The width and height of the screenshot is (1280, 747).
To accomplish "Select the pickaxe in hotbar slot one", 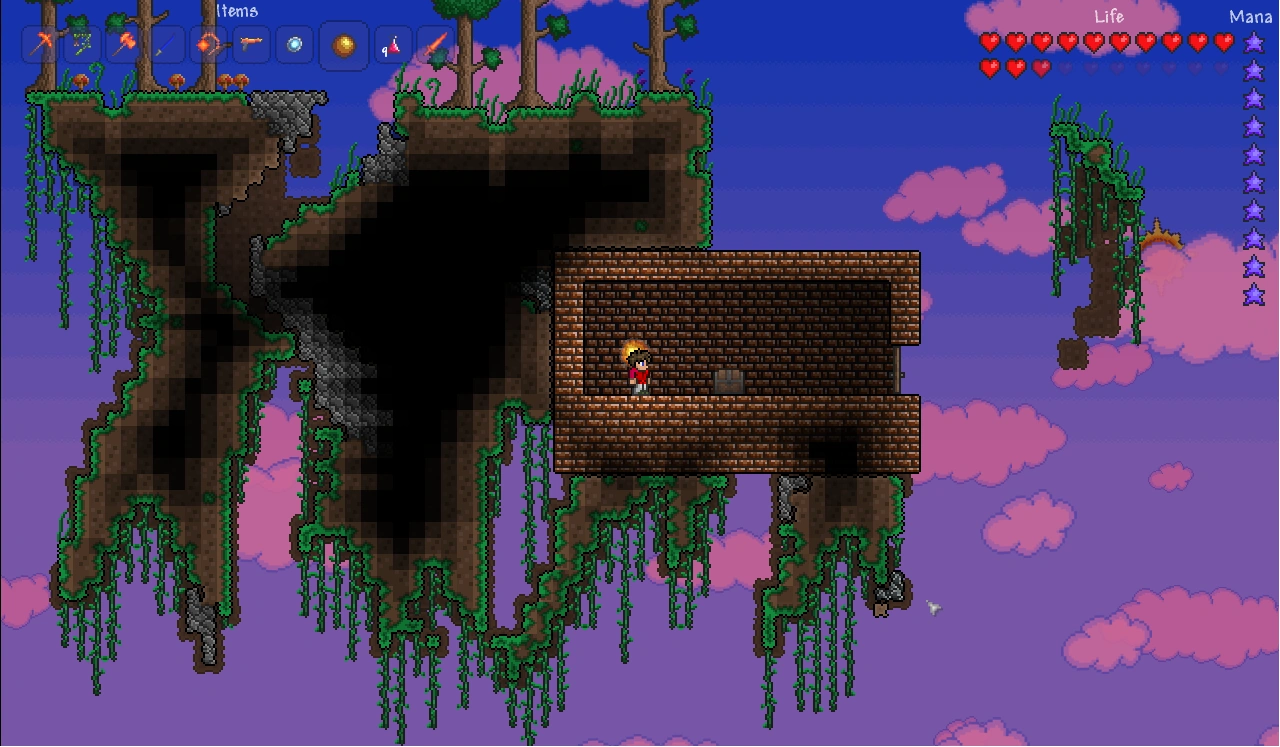I will 44,45.
